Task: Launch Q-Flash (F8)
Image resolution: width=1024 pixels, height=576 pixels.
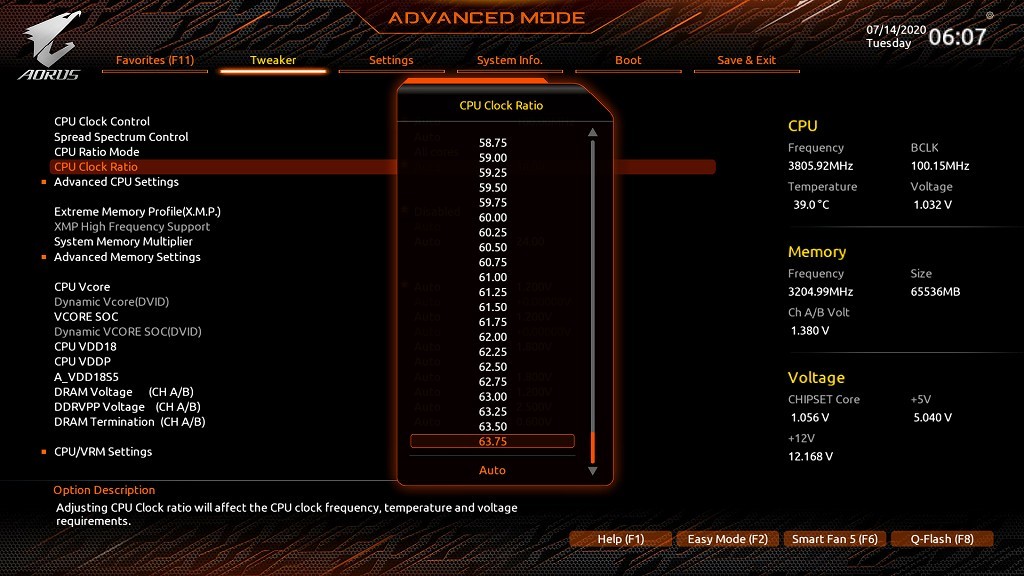Action: click(942, 539)
